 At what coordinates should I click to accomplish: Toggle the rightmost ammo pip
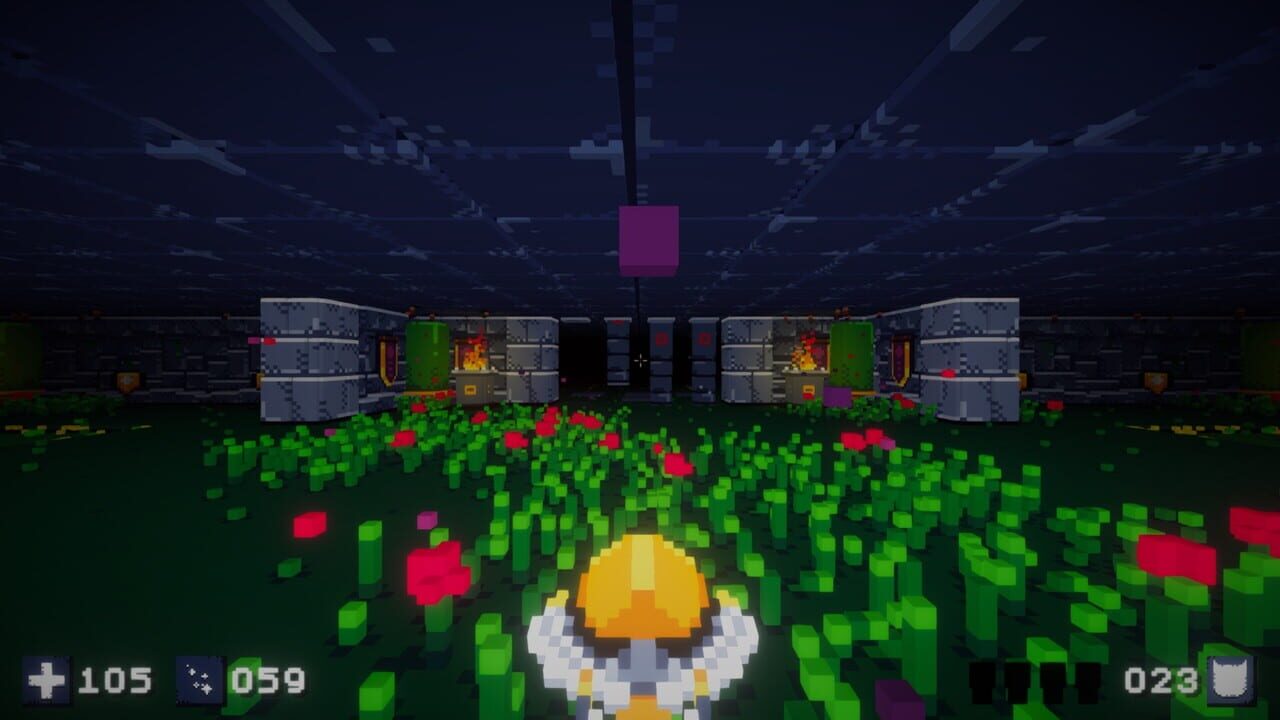1087,682
